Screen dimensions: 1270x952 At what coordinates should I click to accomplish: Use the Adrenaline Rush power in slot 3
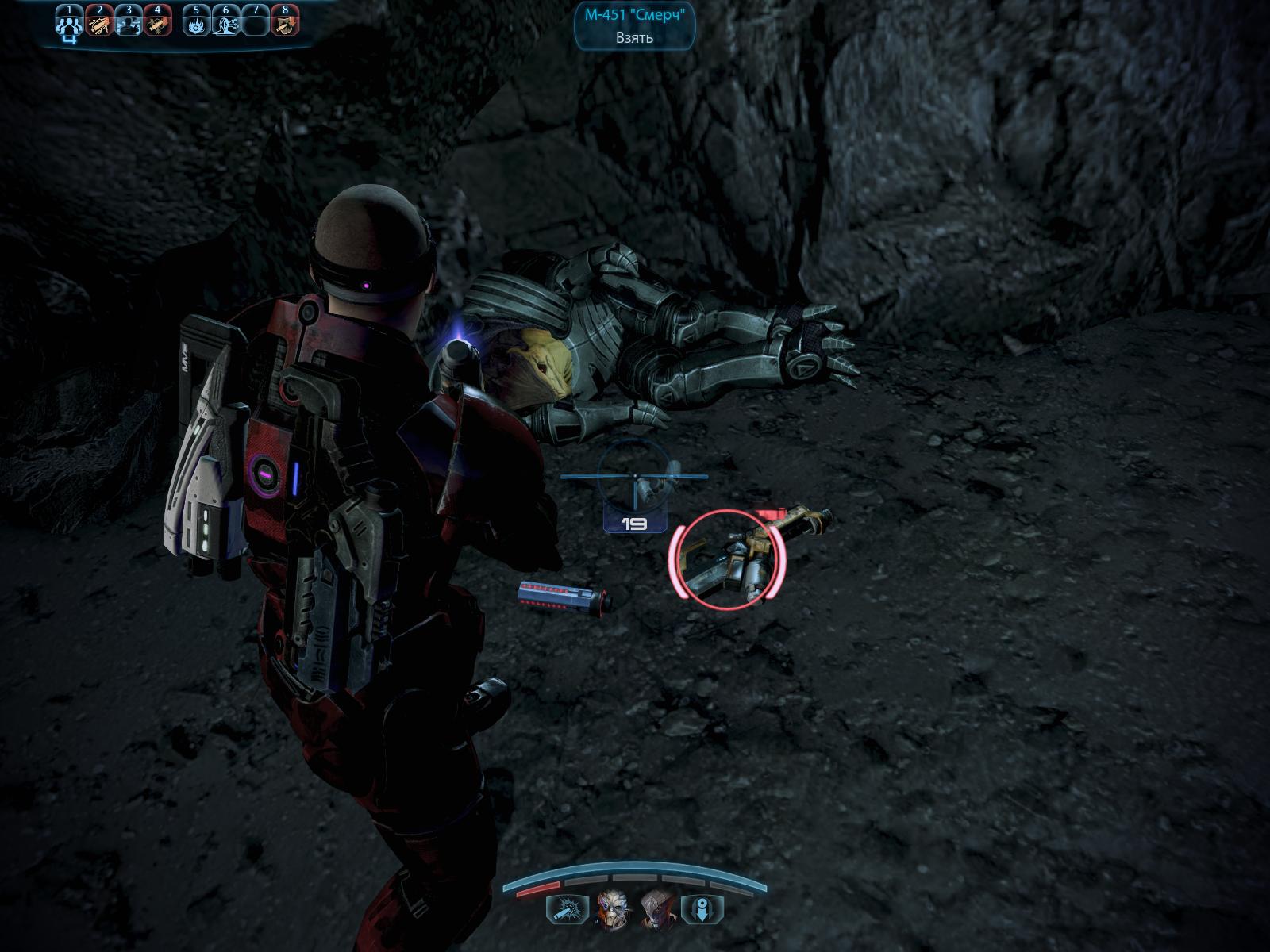129,23
